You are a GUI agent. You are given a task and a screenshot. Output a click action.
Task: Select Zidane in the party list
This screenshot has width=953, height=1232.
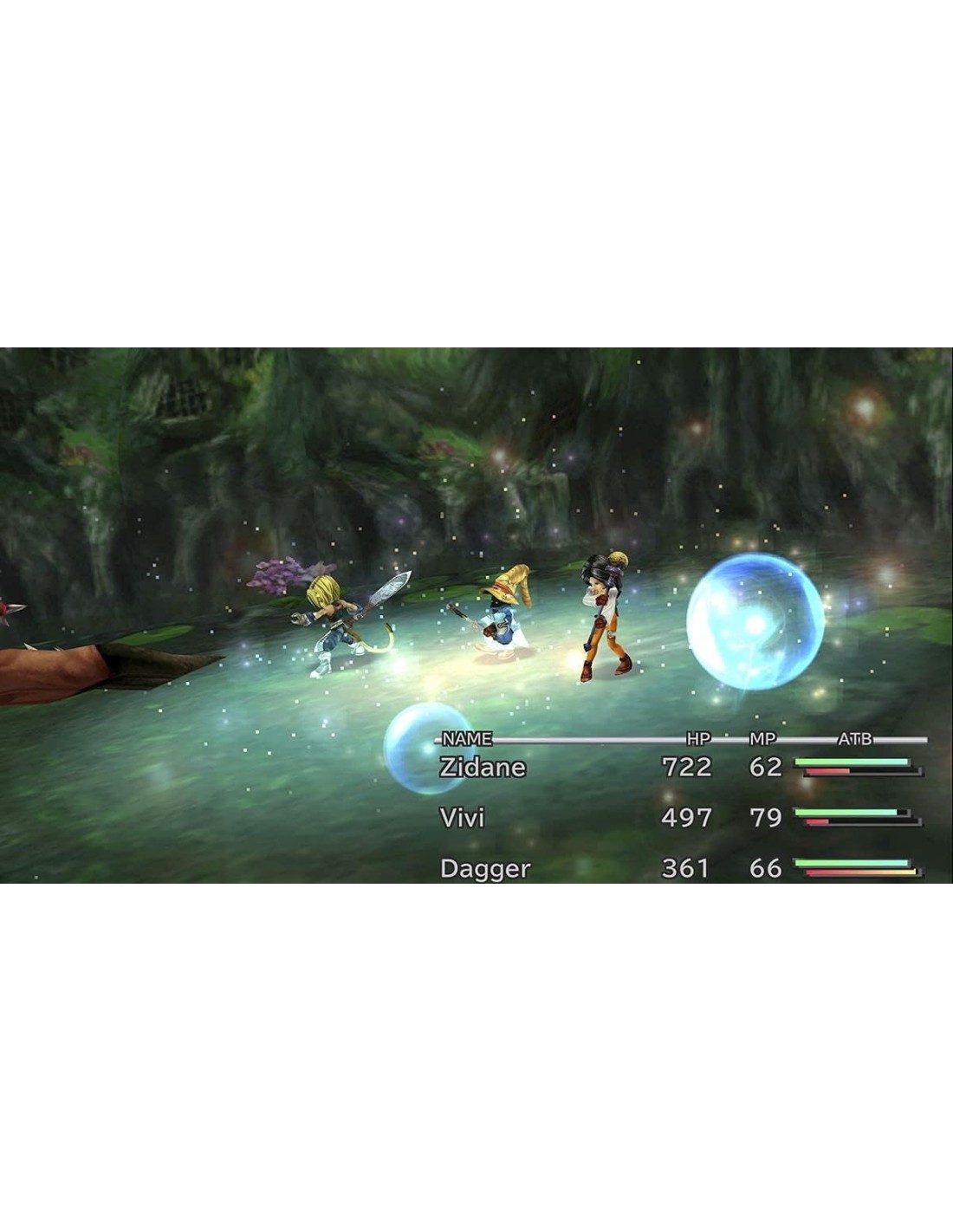pyautogui.click(x=483, y=768)
